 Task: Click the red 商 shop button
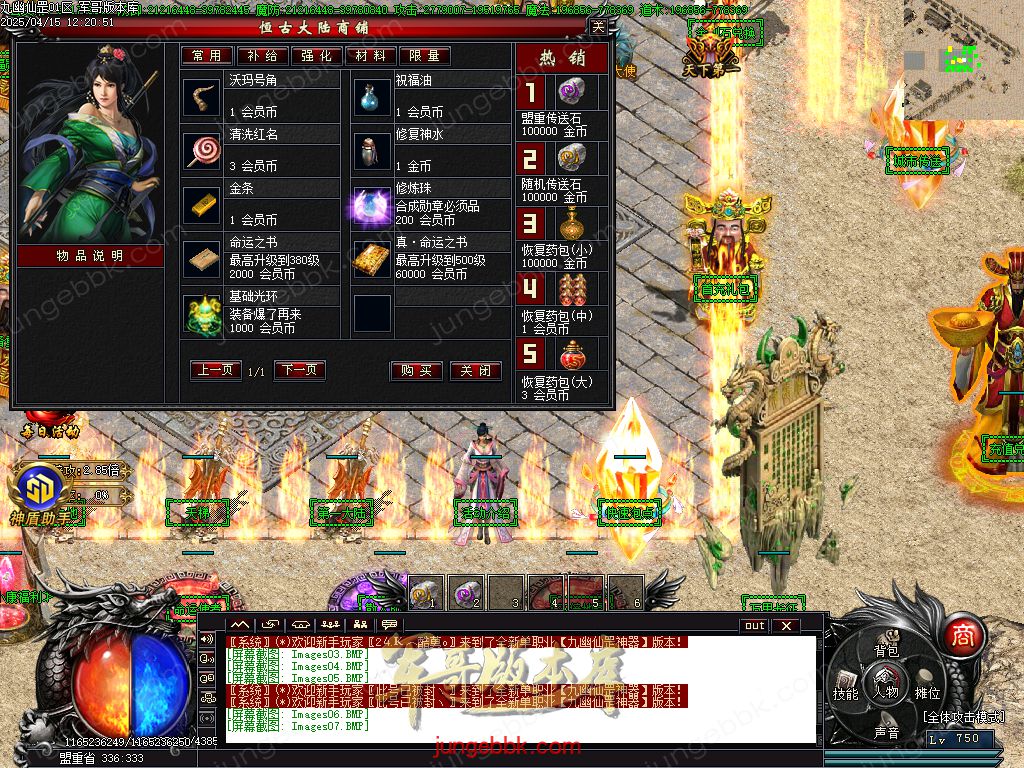pos(962,634)
